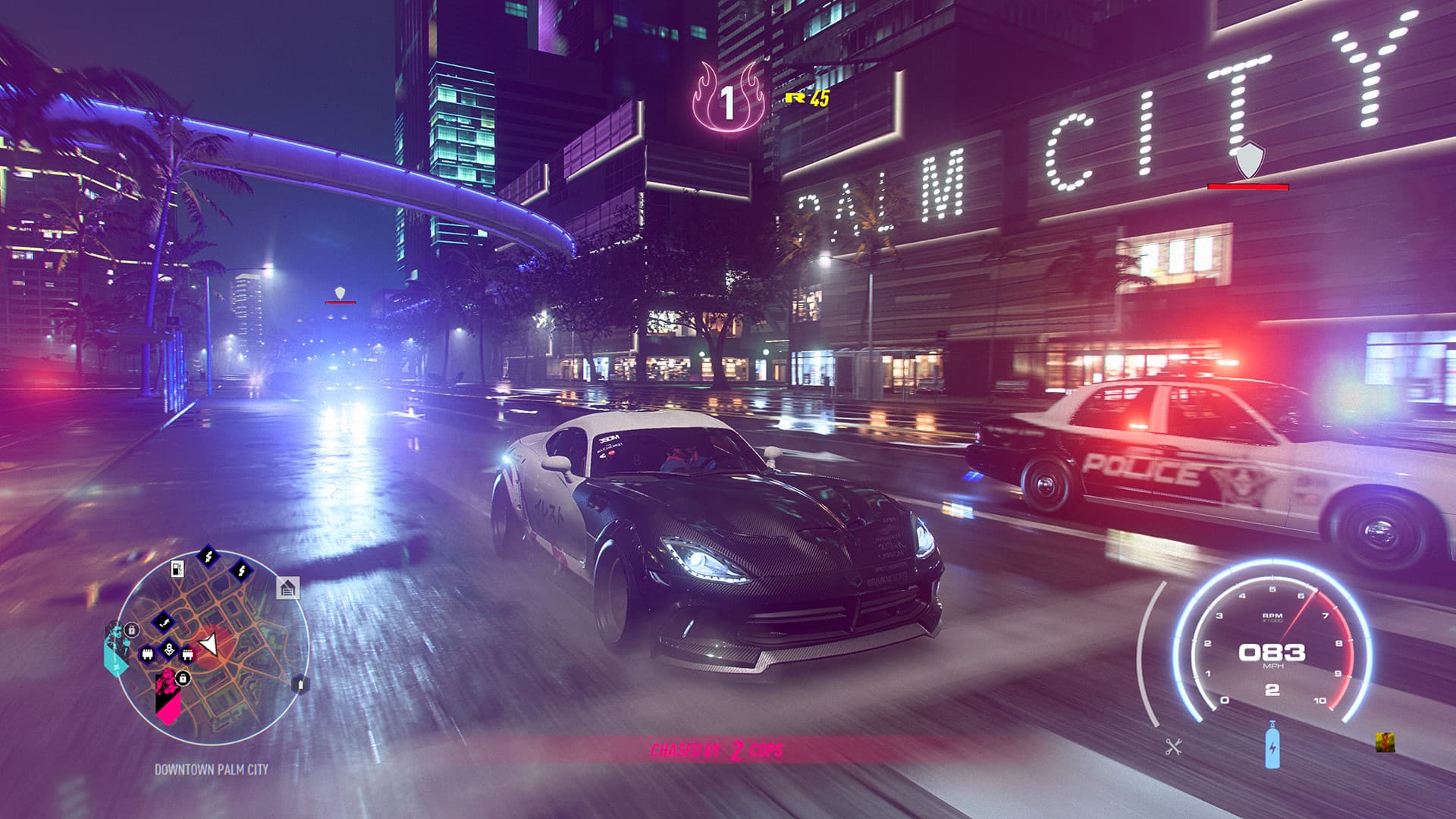Click the padlock beside the cyan character portrait
The height and width of the screenshot is (819, 1456).
pos(131,631)
